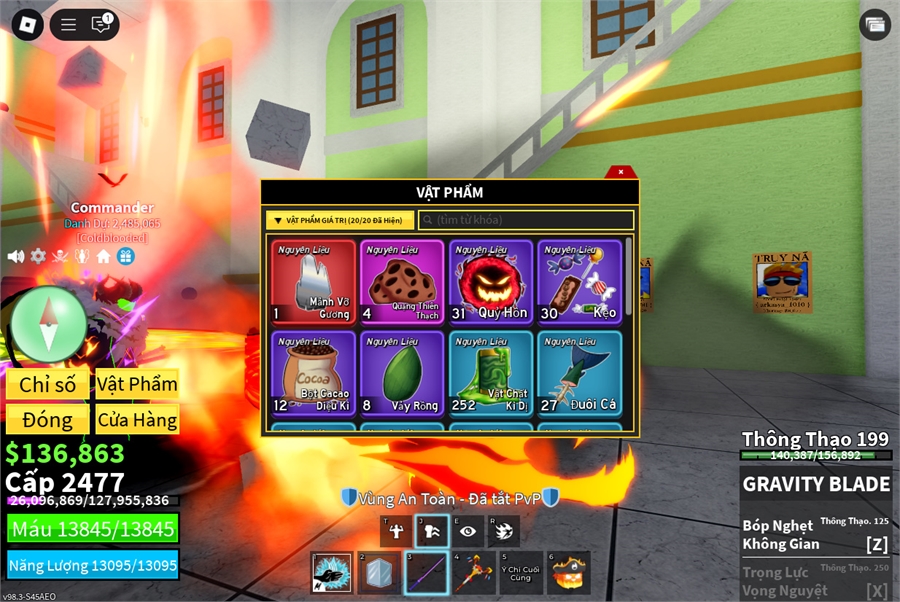Click the Vật Phẩm button
The height and width of the screenshot is (602, 900).
(x=137, y=385)
